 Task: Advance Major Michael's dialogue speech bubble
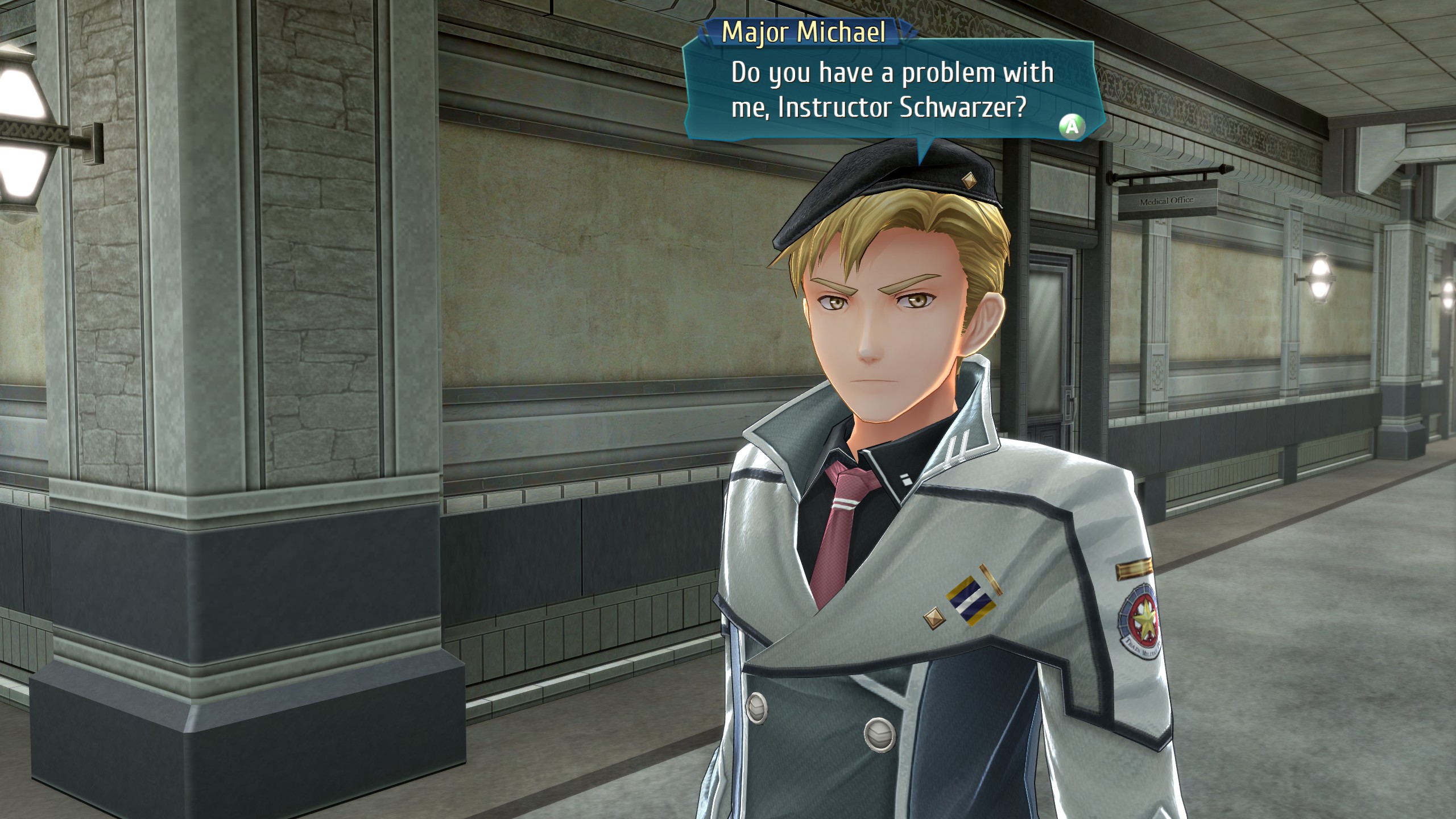tap(1072, 126)
